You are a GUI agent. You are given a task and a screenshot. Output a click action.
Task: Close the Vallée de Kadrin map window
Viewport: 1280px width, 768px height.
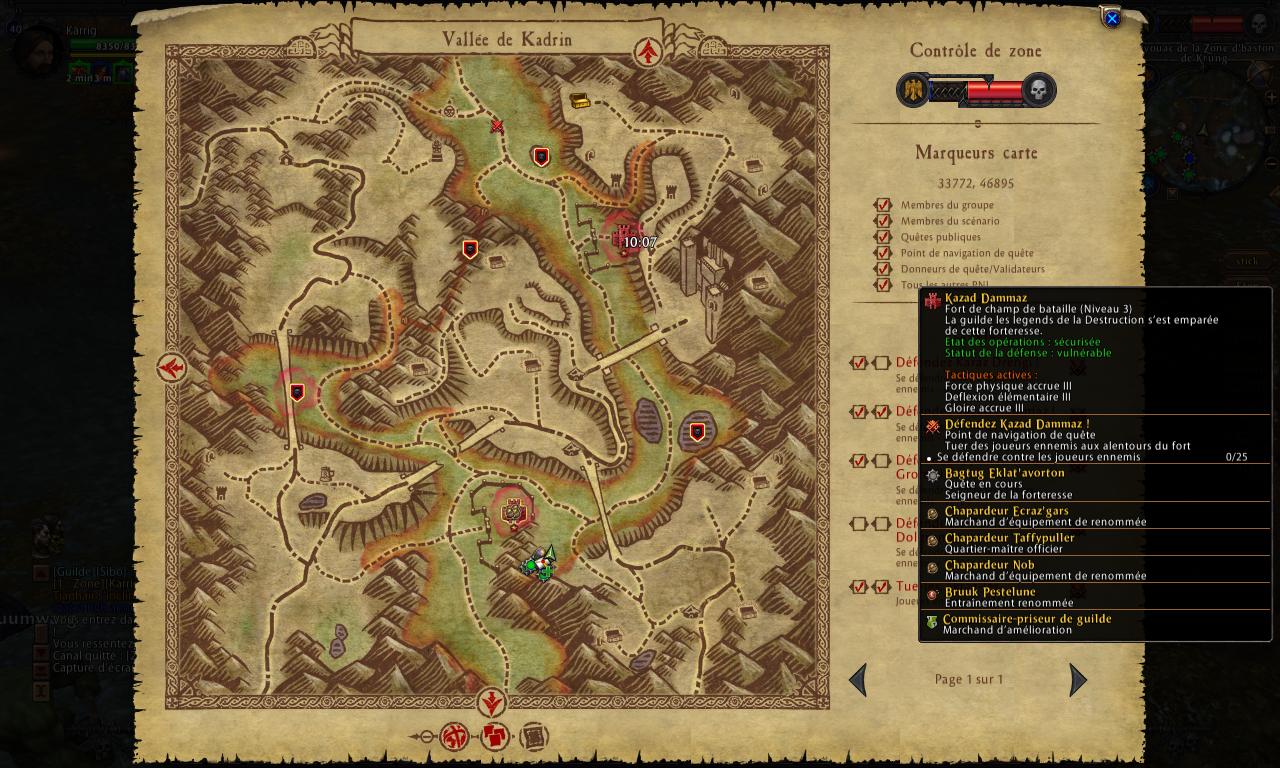[x=1111, y=18]
